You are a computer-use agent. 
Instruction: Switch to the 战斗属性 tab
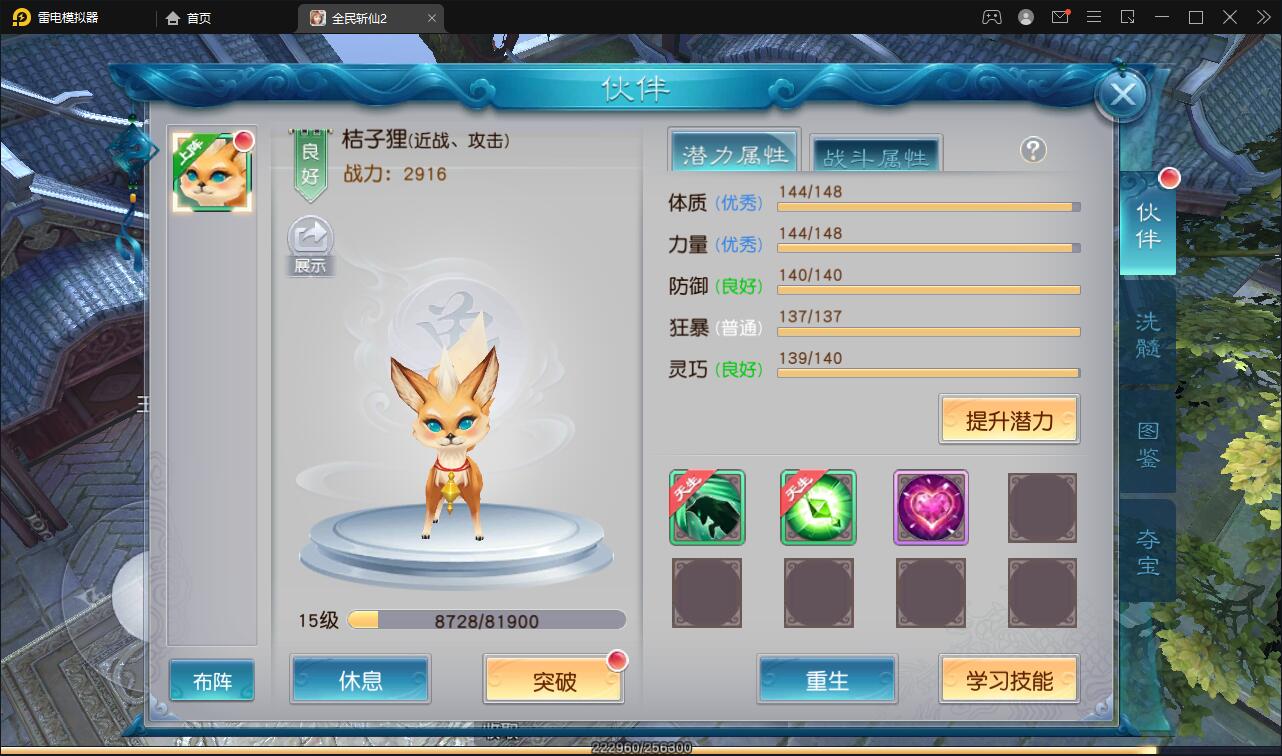(x=875, y=154)
